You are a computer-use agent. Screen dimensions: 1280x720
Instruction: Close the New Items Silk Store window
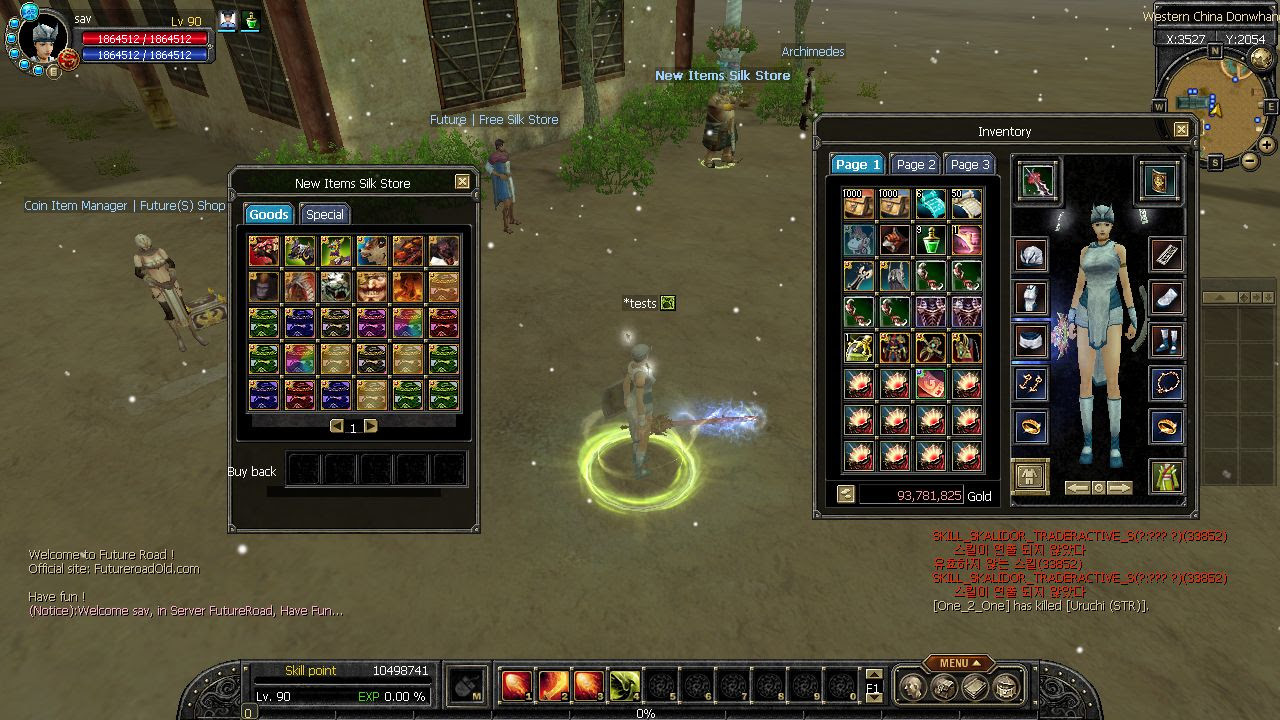462,182
